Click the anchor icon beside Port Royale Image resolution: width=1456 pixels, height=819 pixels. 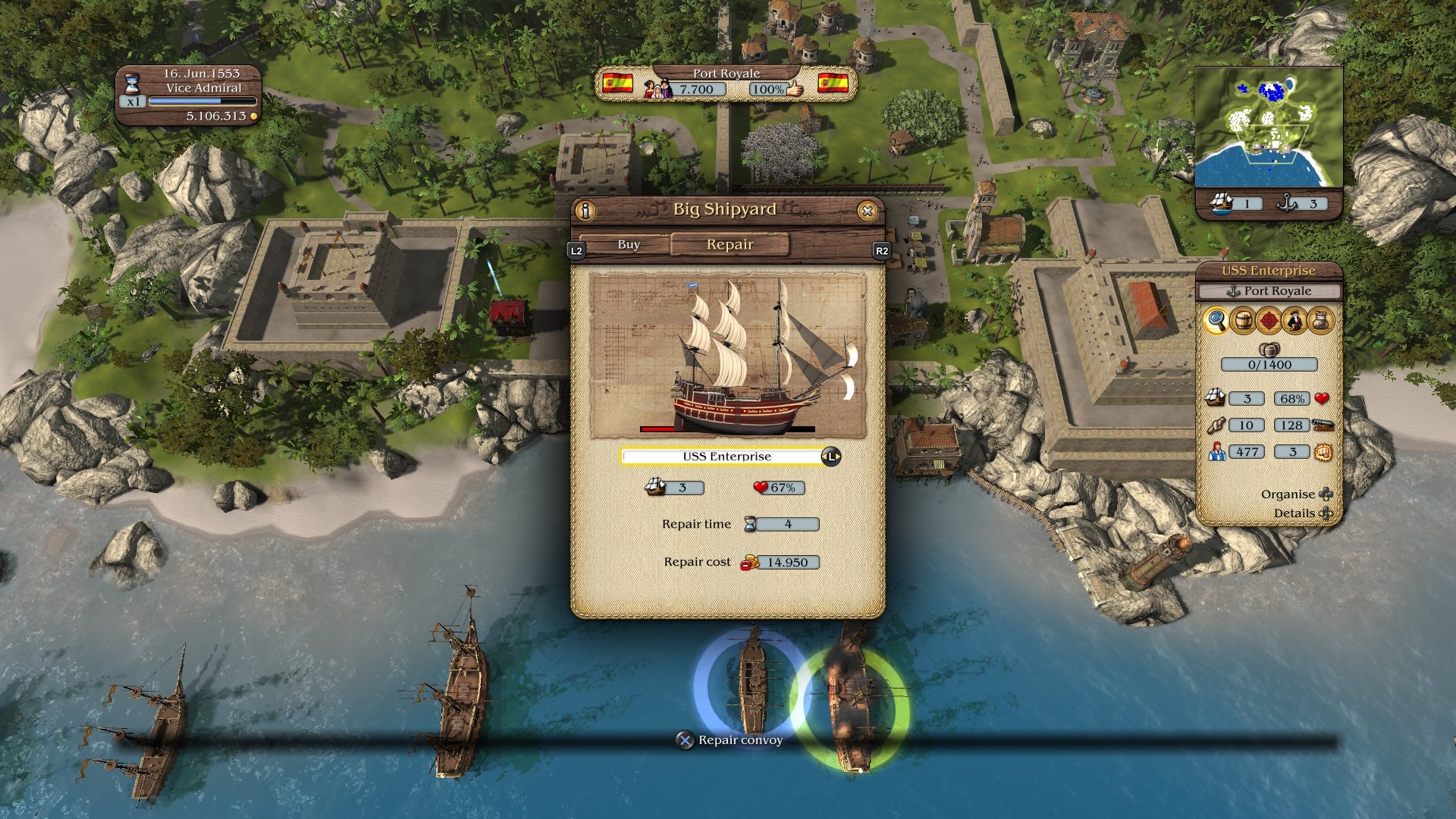[x=1232, y=290]
